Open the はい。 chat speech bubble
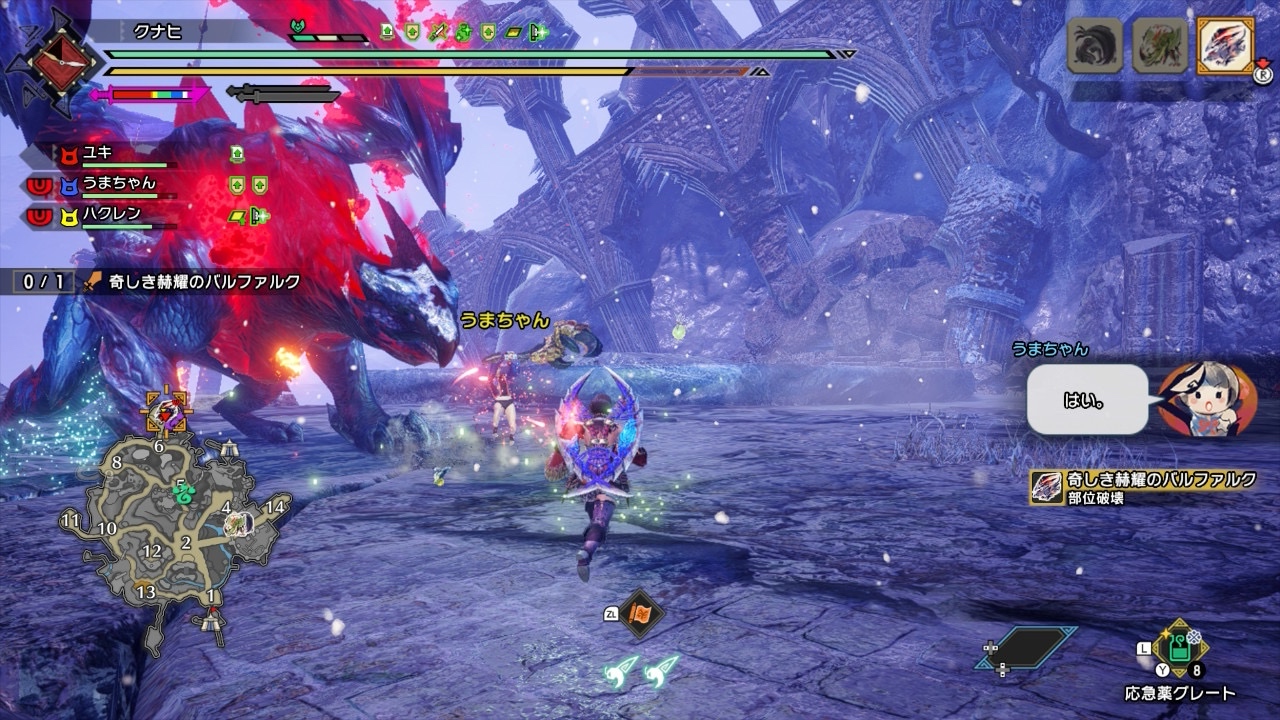Viewport: 1280px width, 720px height. click(1087, 398)
